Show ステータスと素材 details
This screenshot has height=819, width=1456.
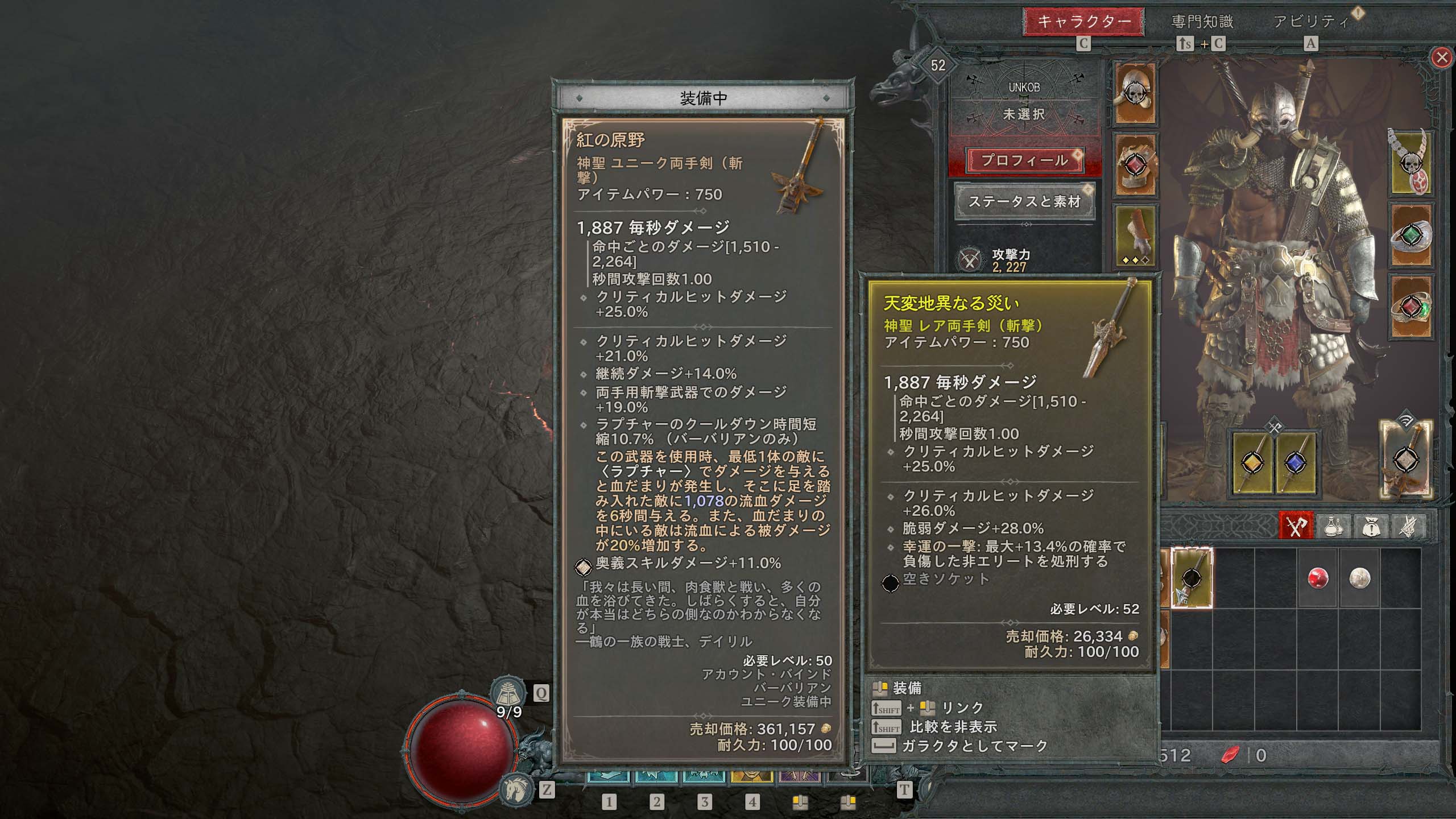(1024, 201)
